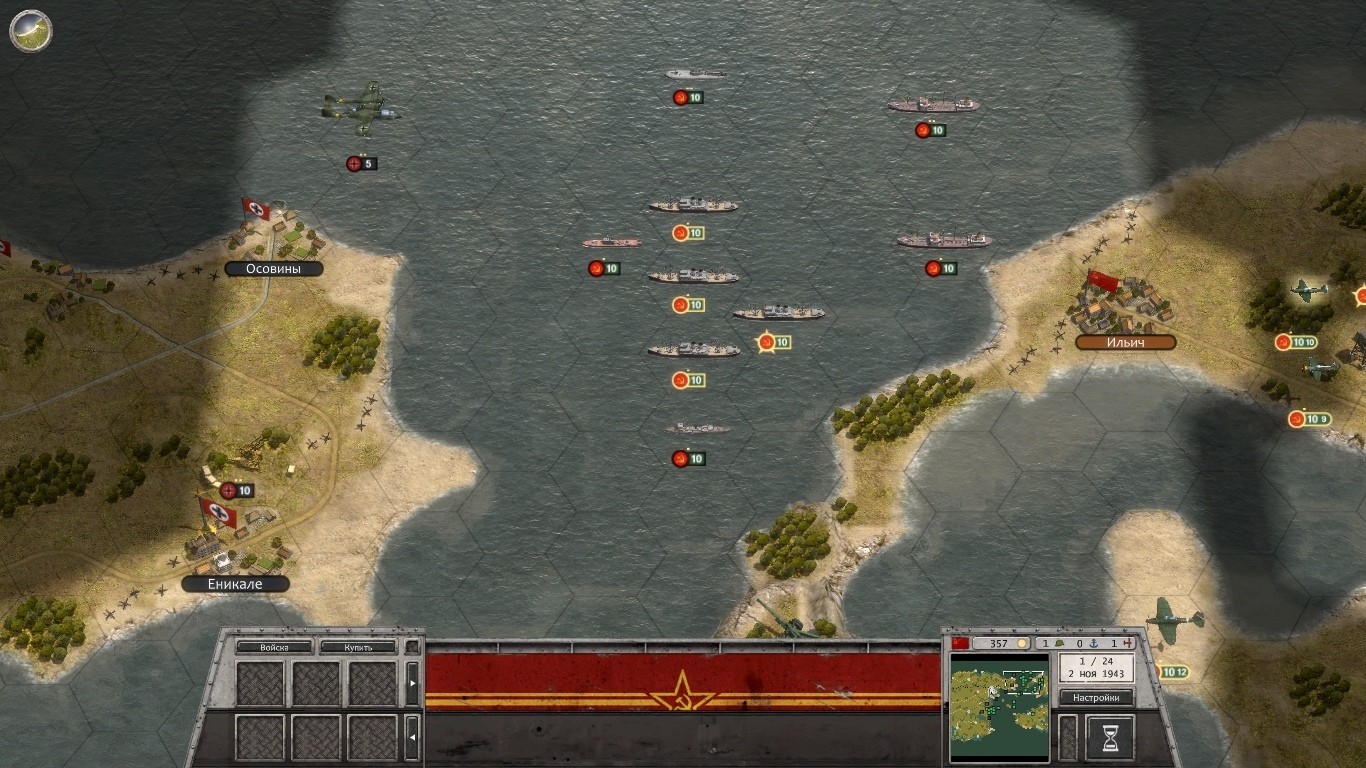
Task: Click the minimap of the strait
Action: coord(999,706)
